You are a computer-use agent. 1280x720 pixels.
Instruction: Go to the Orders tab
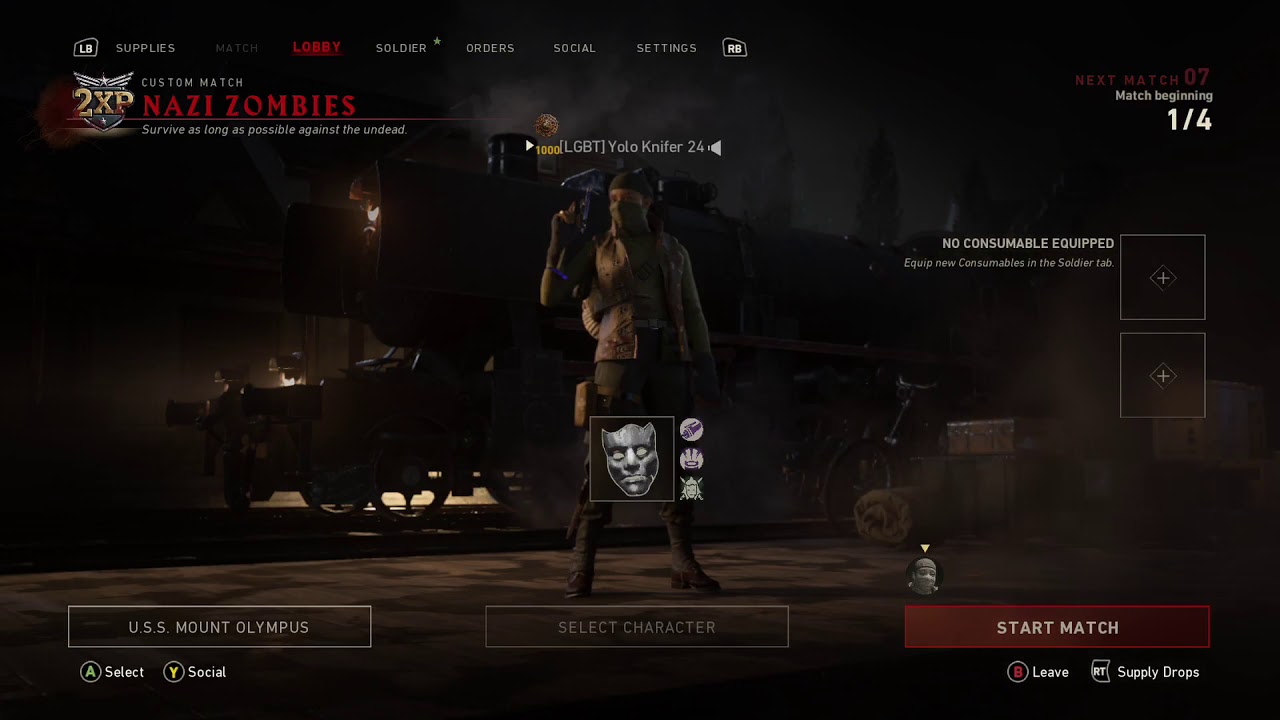pos(490,48)
